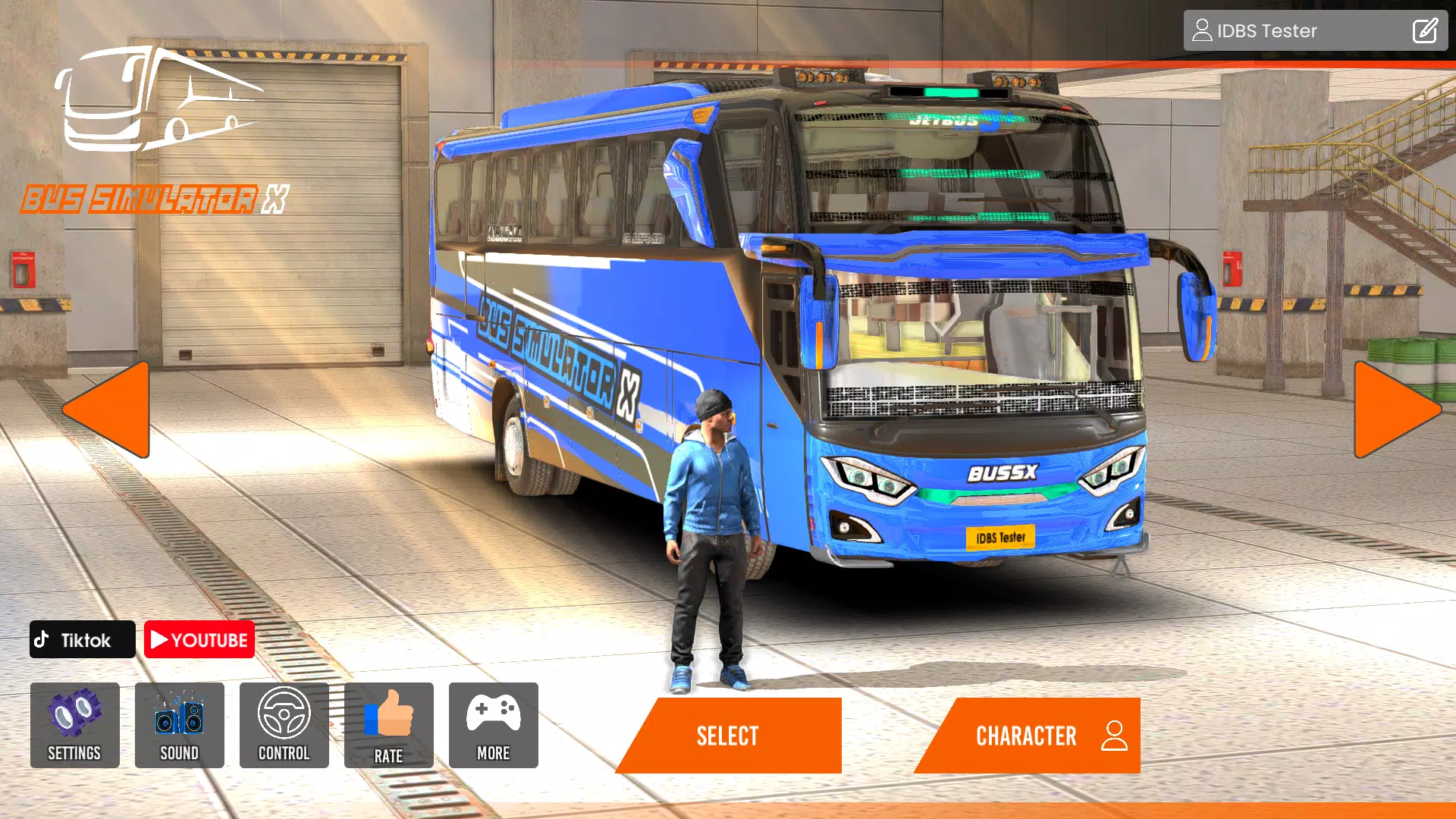Click the person icon on Character button

click(1112, 734)
